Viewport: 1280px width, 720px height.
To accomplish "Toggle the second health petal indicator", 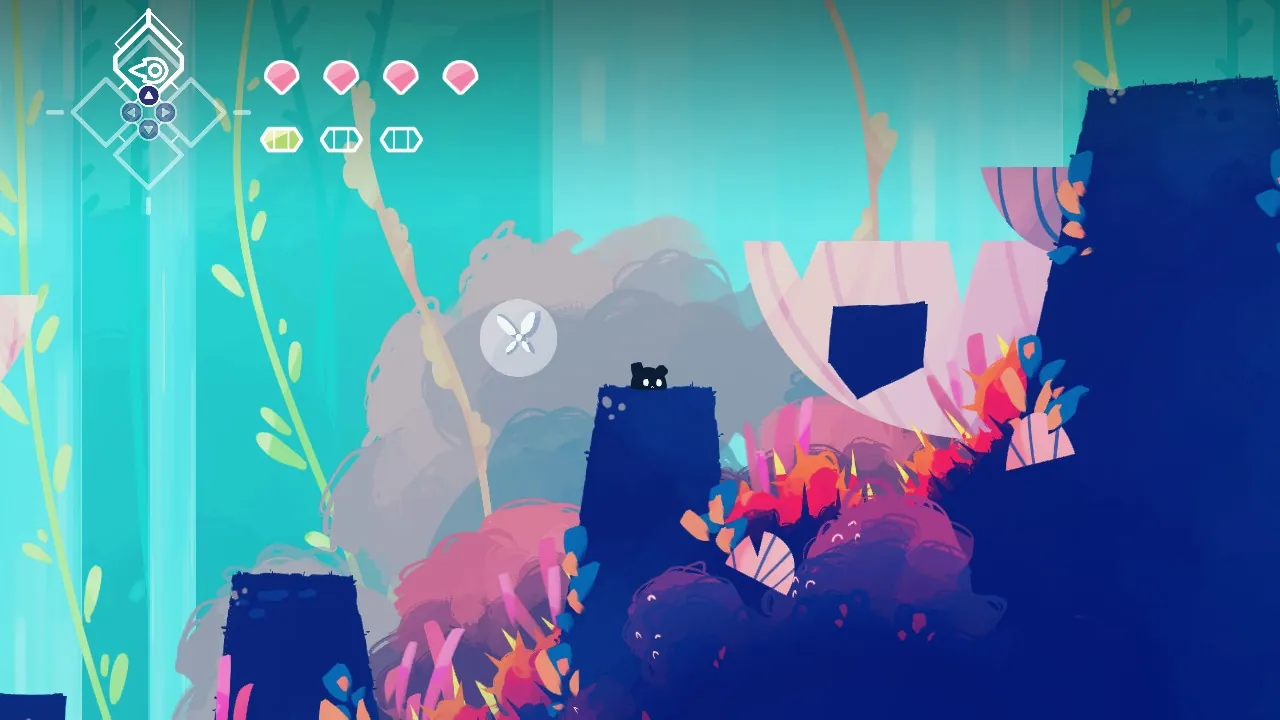I will tap(341, 78).
